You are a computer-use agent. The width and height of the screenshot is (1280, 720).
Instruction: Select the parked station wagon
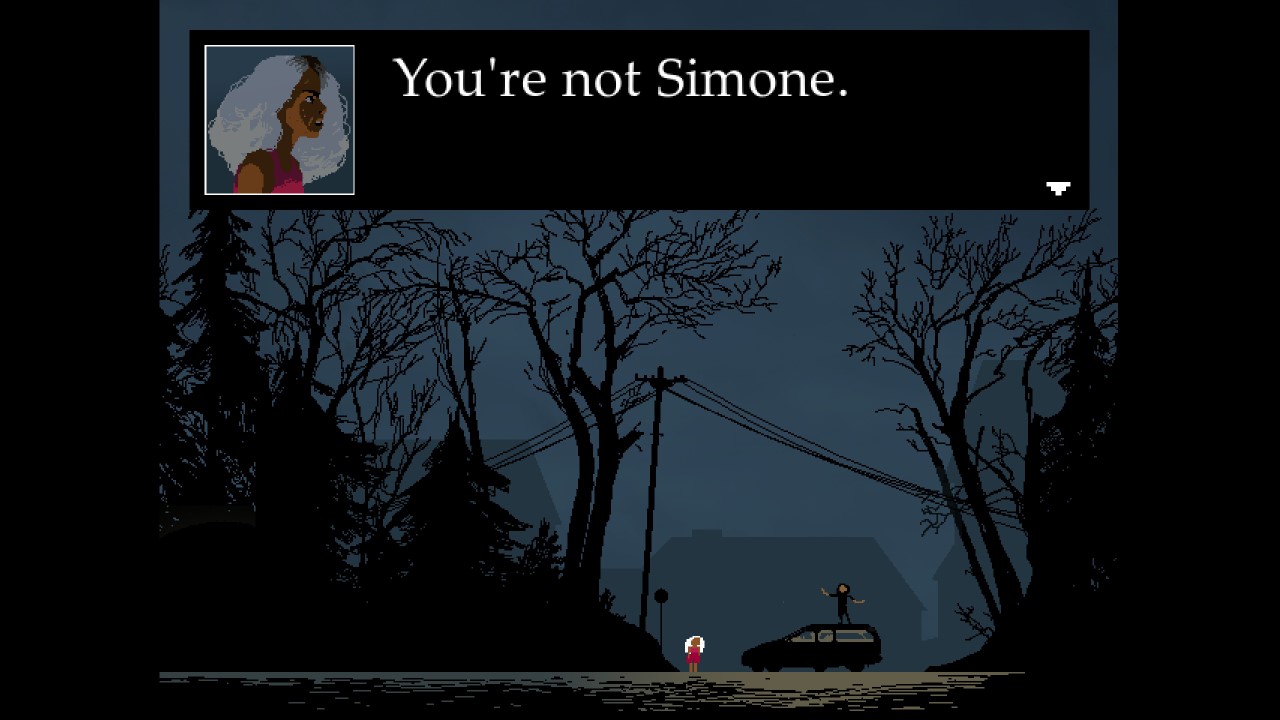(815, 652)
